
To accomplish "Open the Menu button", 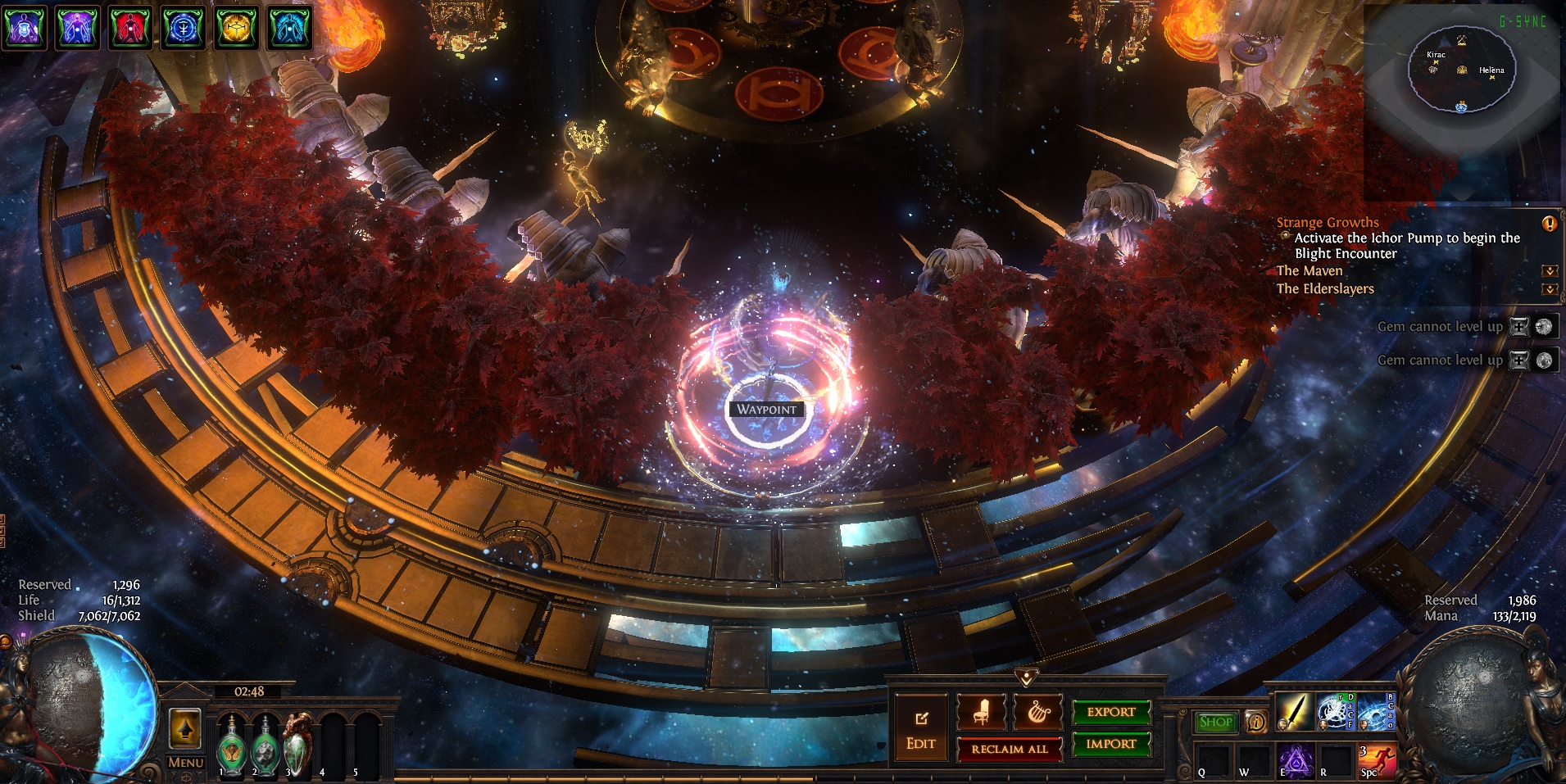I will coord(185,763).
